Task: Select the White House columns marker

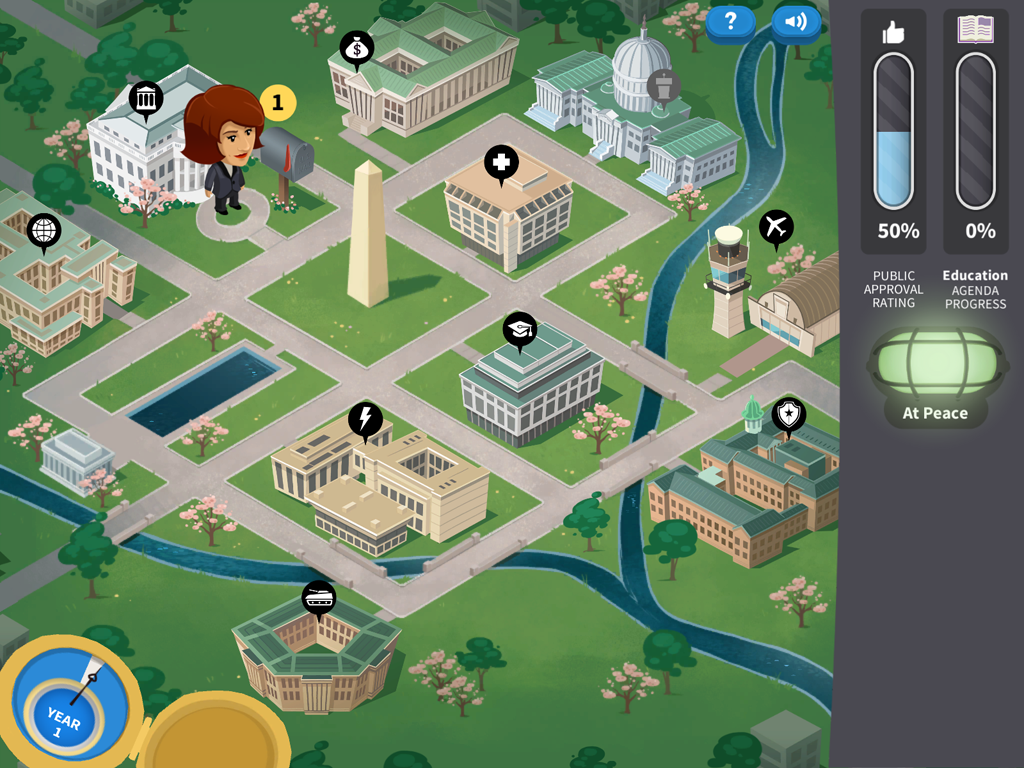Action: pyautogui.click(x=146, y=99)
